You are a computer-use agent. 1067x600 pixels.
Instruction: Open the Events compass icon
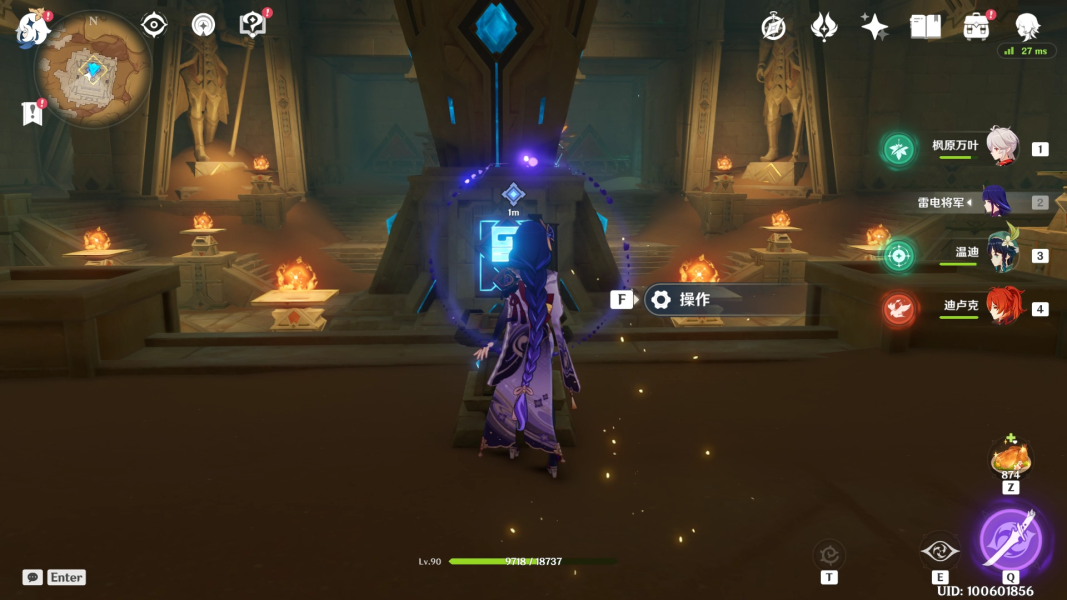(x=773, y=27)
